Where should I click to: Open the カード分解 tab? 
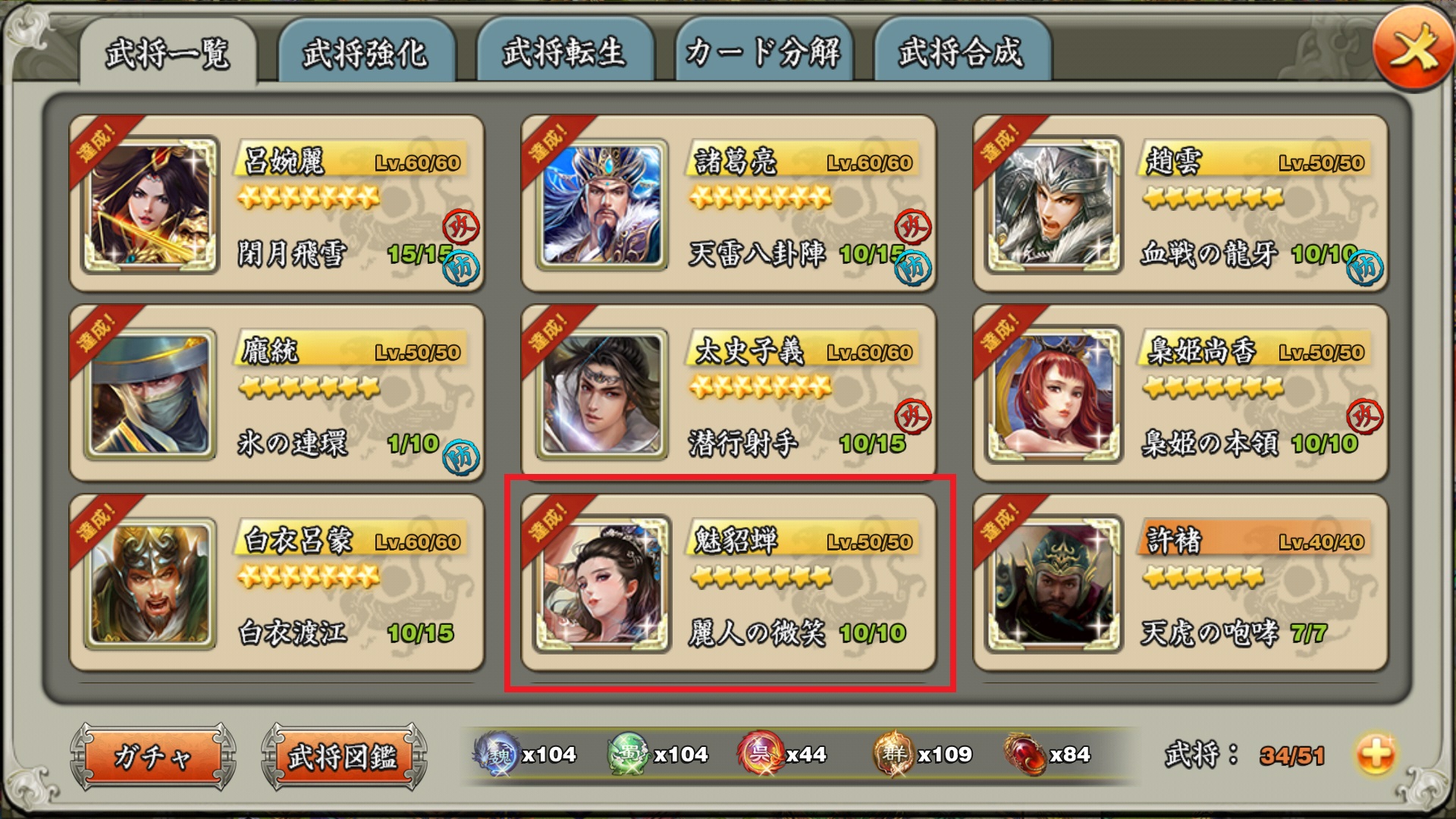tap(763, 53)
